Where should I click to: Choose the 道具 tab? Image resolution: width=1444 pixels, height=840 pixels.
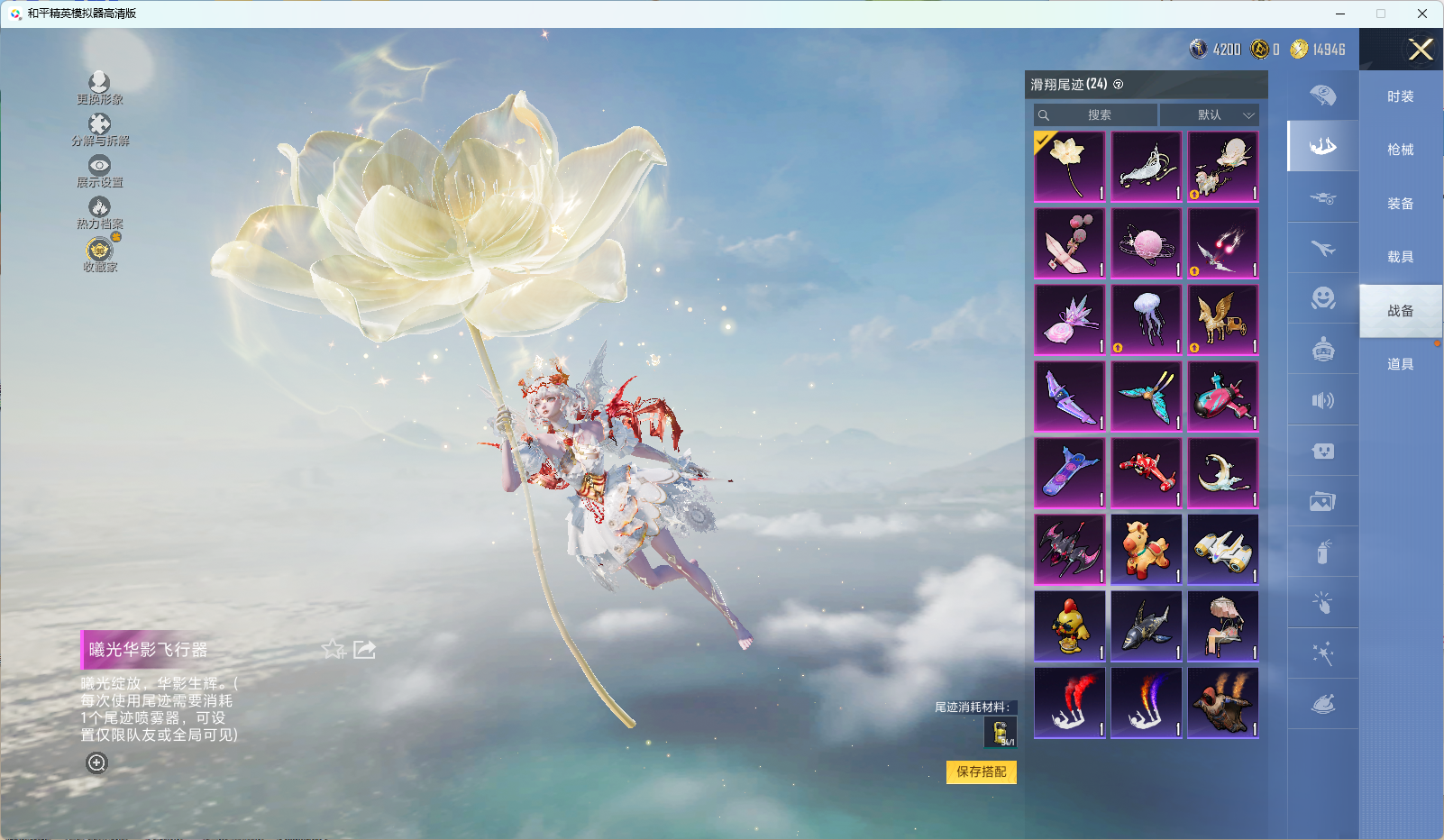(x=1400, y=364)
